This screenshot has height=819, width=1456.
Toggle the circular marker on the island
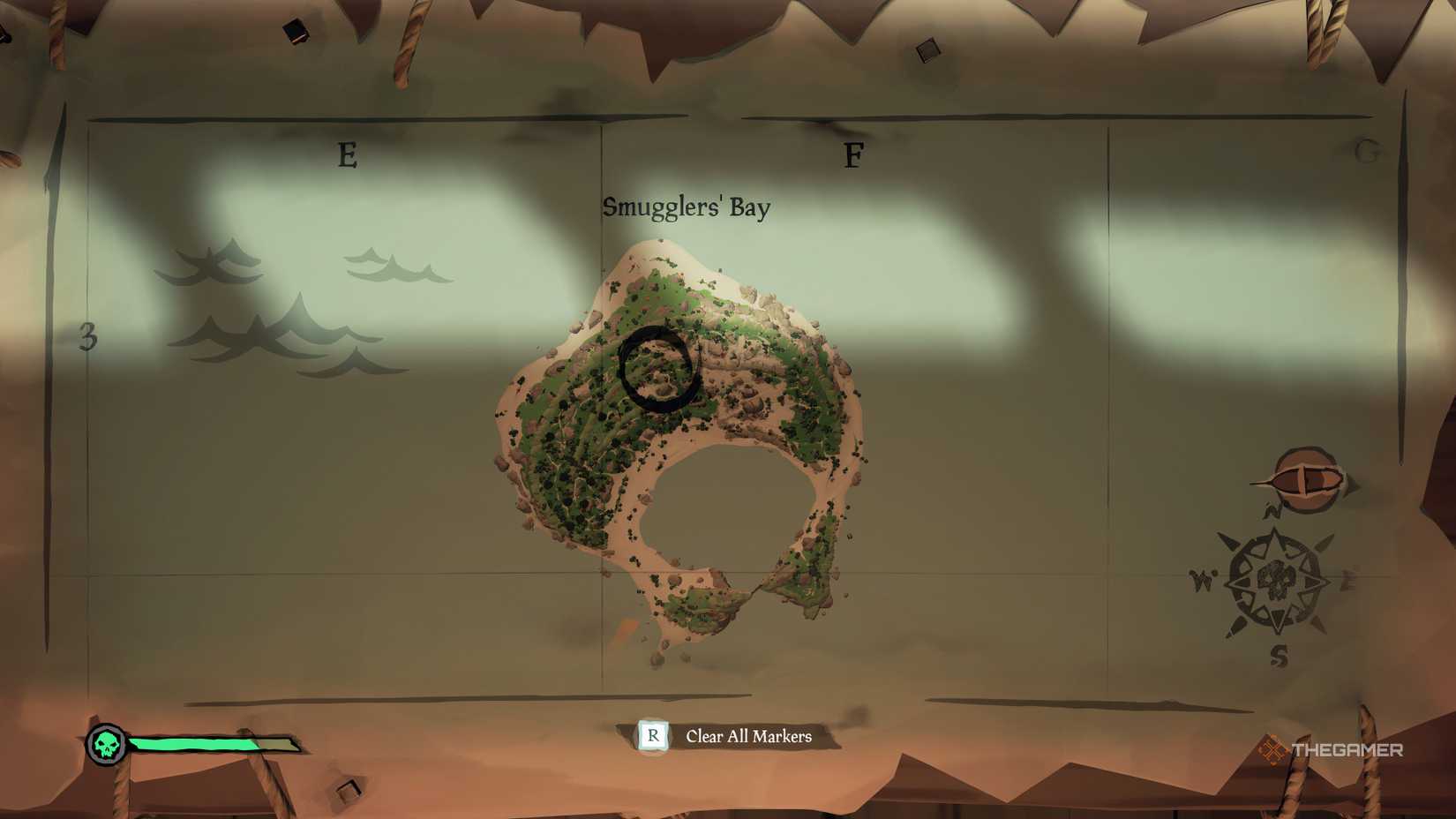[657, 369]
